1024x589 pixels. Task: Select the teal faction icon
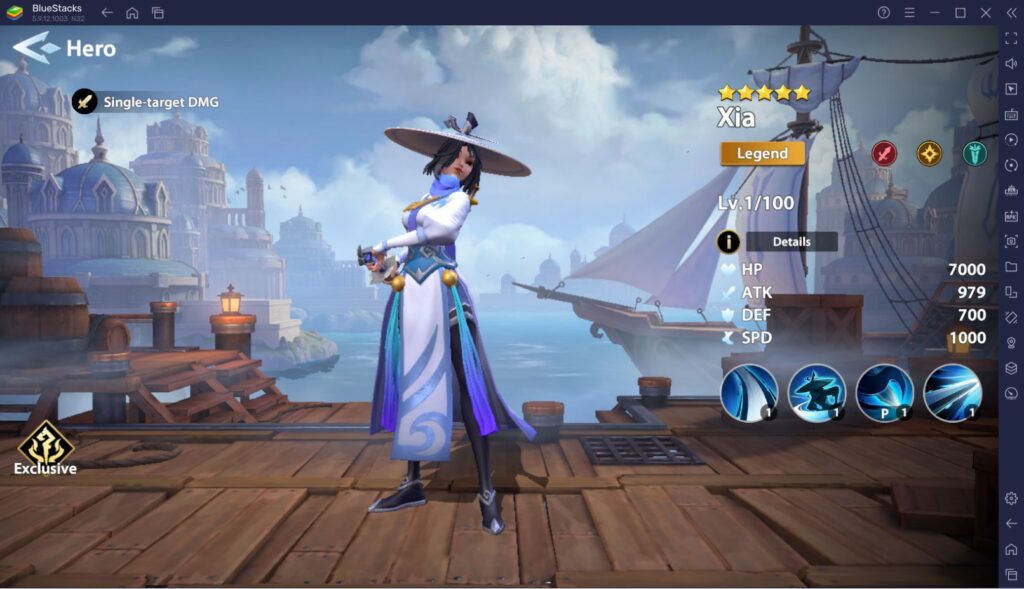click(x=974, y=153)
